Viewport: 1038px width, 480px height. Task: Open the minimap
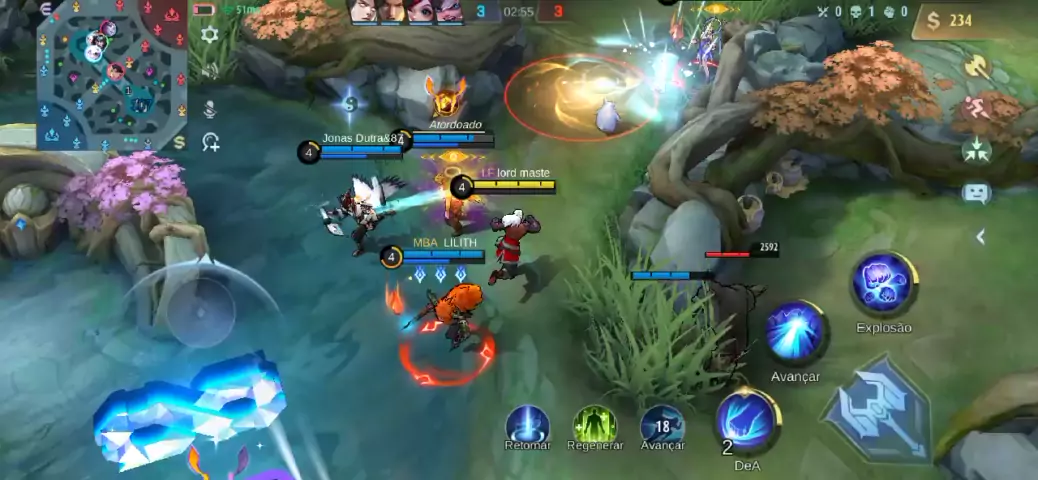point(112,75)
